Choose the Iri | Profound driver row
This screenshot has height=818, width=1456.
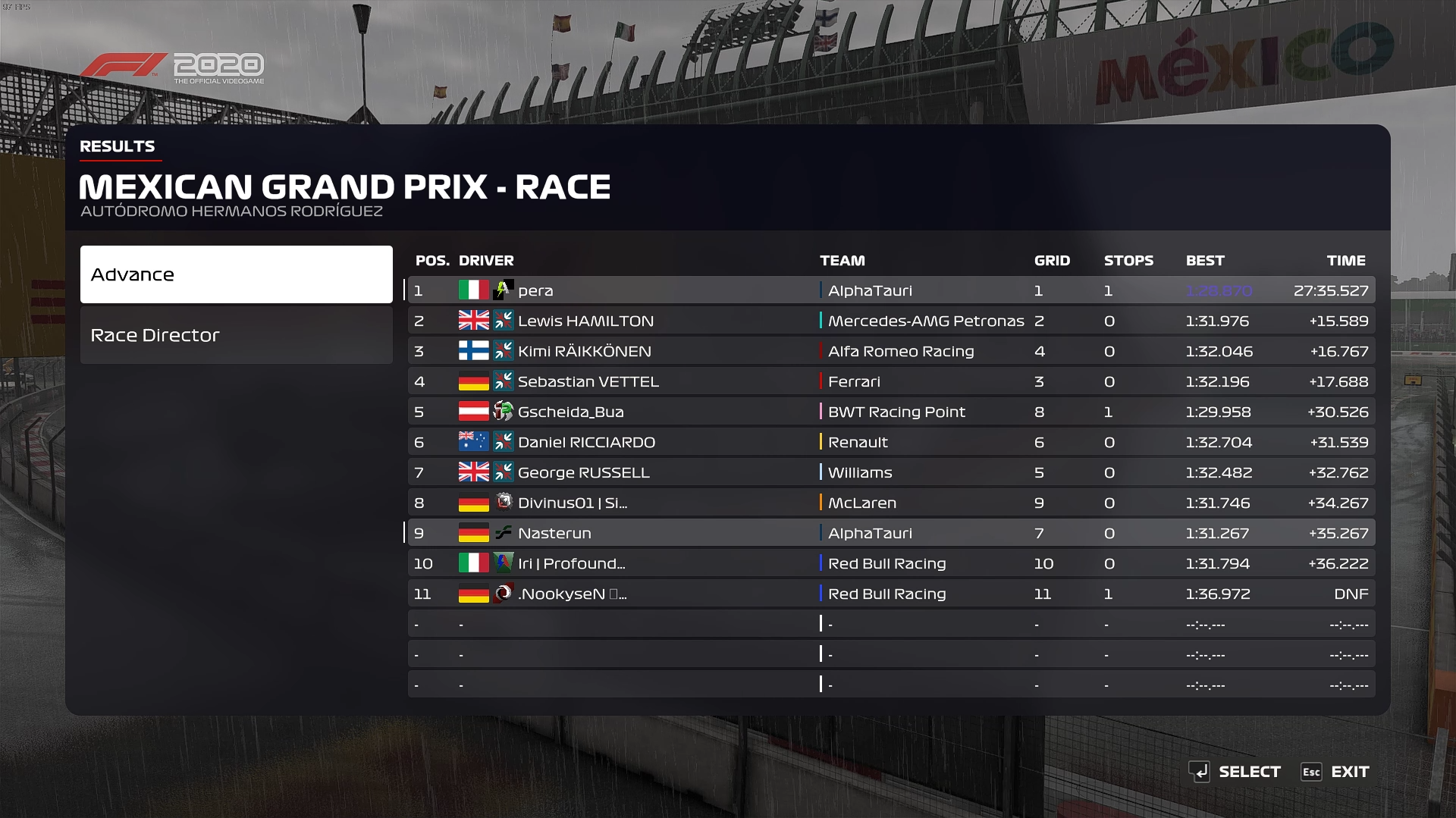tap(891, 563)
